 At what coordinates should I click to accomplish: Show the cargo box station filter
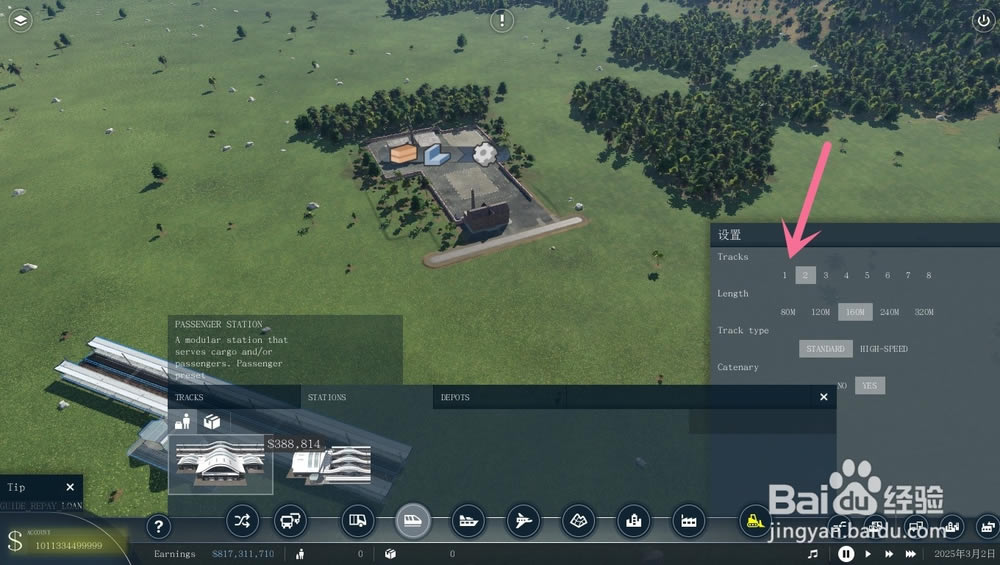[x=212, y=422]
